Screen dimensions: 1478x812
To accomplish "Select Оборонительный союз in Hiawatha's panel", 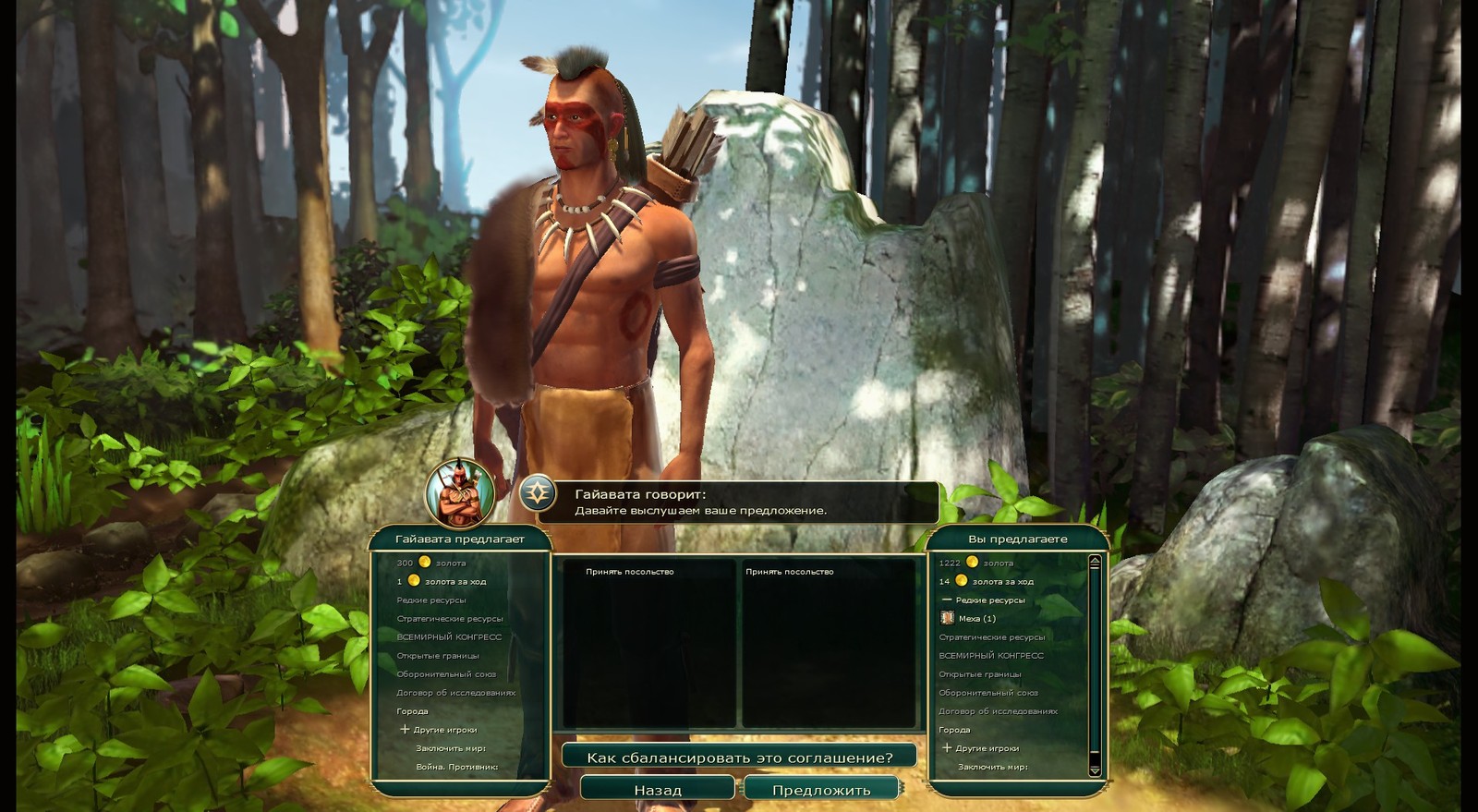I will click(x=446, y=674).
